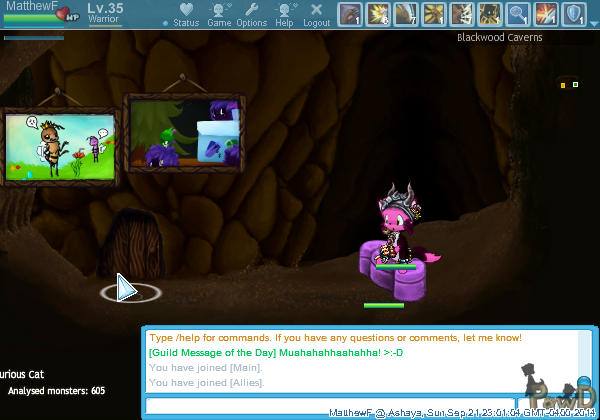600x420 pixels.
Task: Click the chat scrollbar down arrow
Action: [x=586, y=384]
